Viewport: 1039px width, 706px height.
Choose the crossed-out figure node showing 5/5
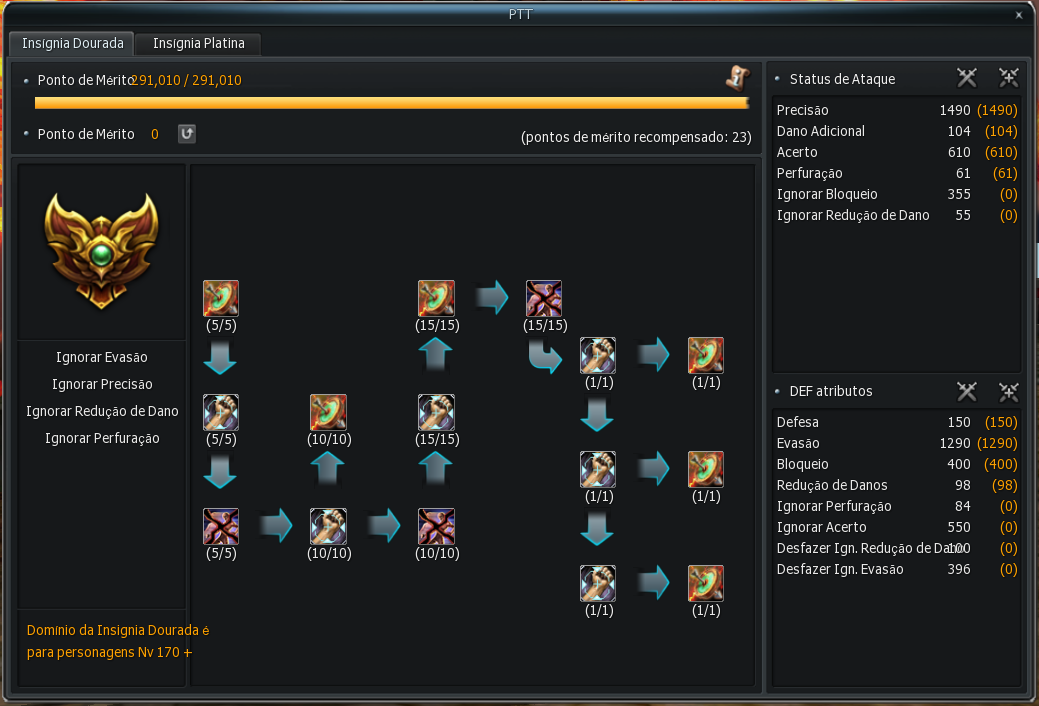point(221,526)
